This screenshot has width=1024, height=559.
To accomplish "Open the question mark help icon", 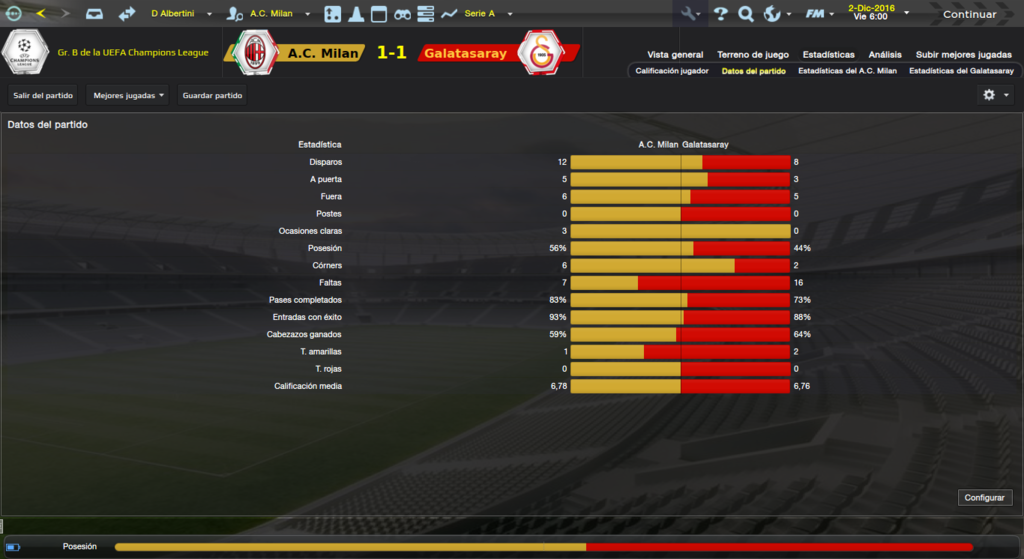I will [720, 14].
